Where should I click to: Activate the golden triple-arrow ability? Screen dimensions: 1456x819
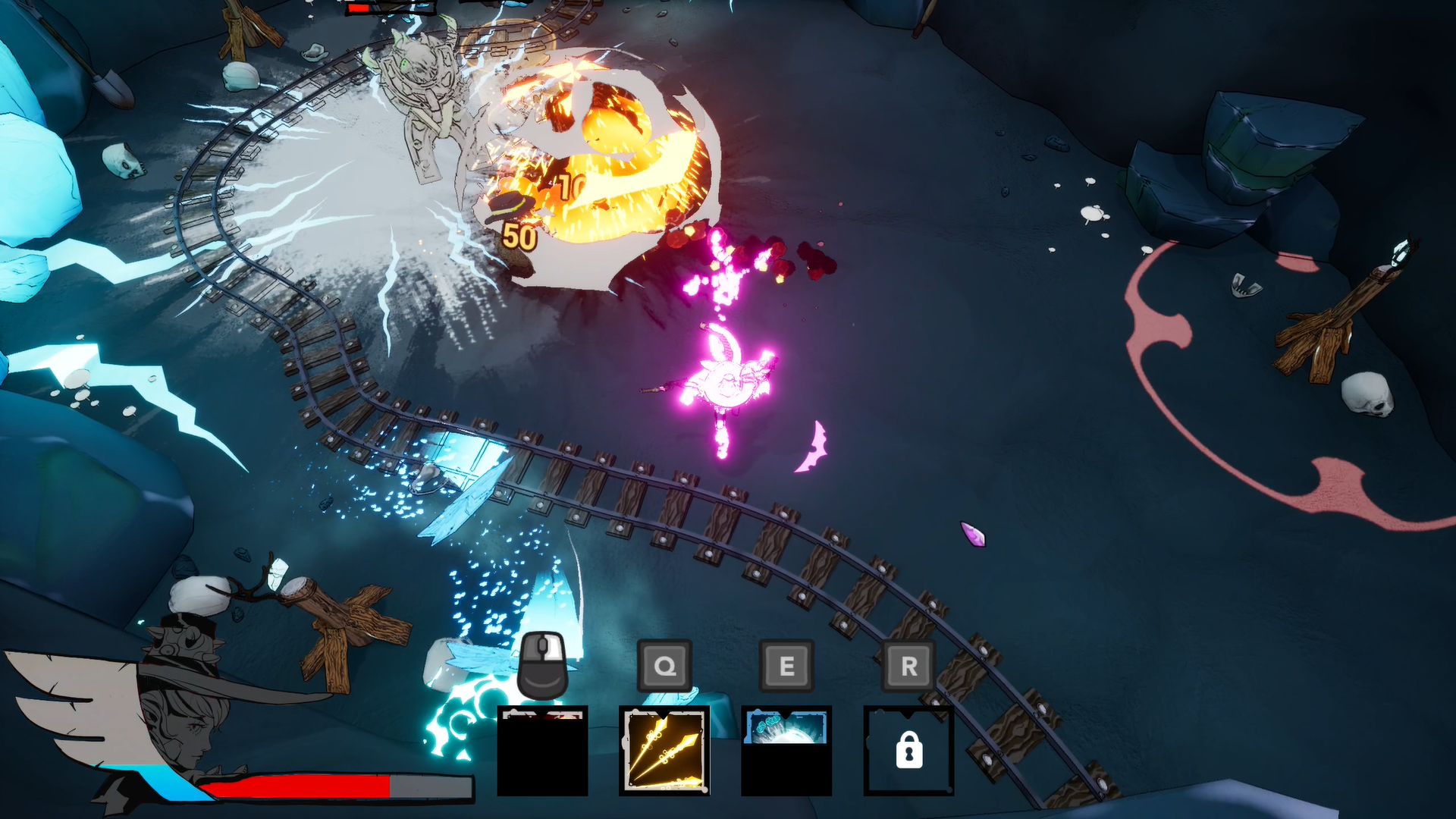pos(664,750)
